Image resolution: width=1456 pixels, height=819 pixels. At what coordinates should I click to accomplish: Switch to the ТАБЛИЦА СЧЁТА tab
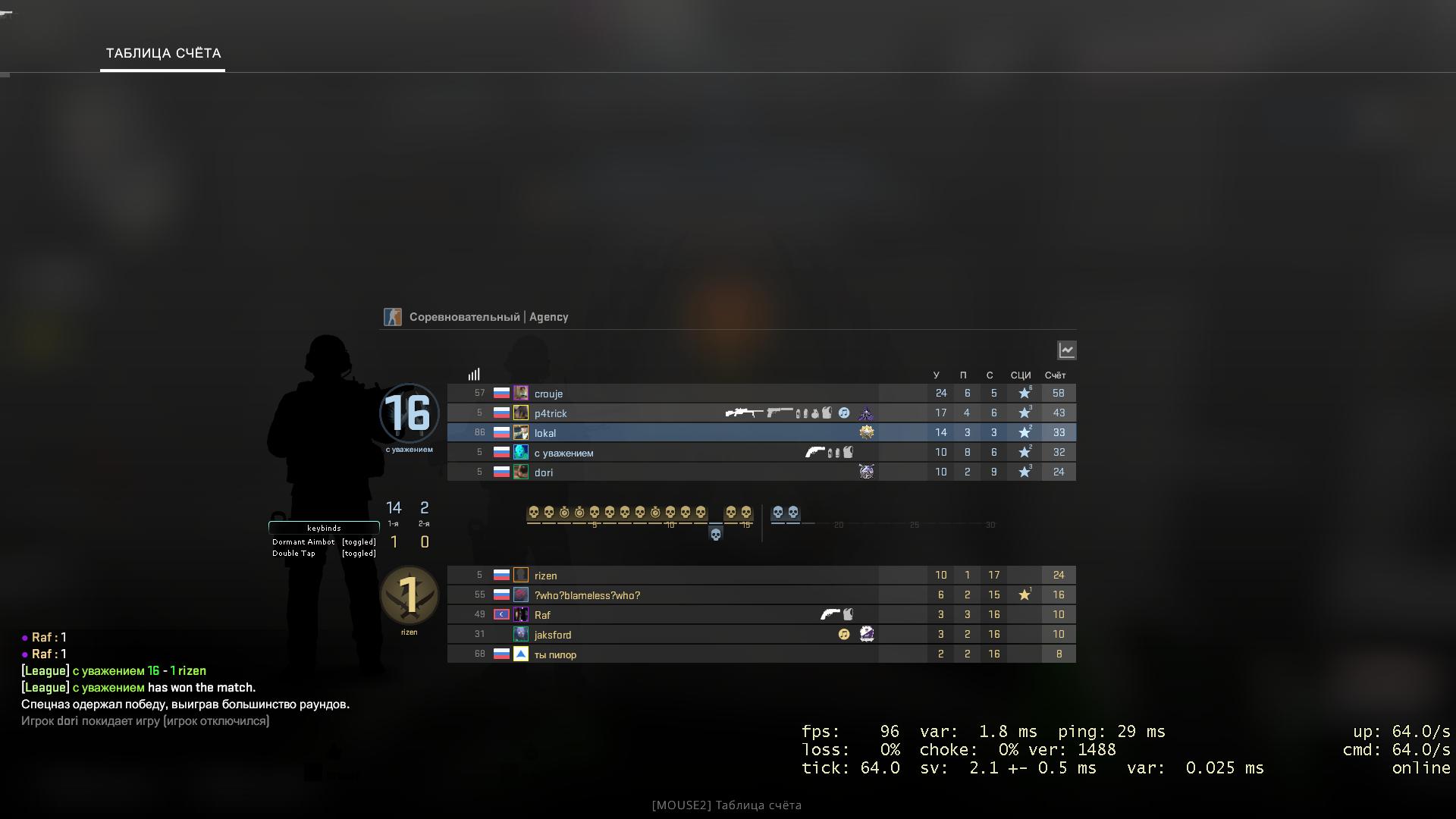click(x=162, y=53)
